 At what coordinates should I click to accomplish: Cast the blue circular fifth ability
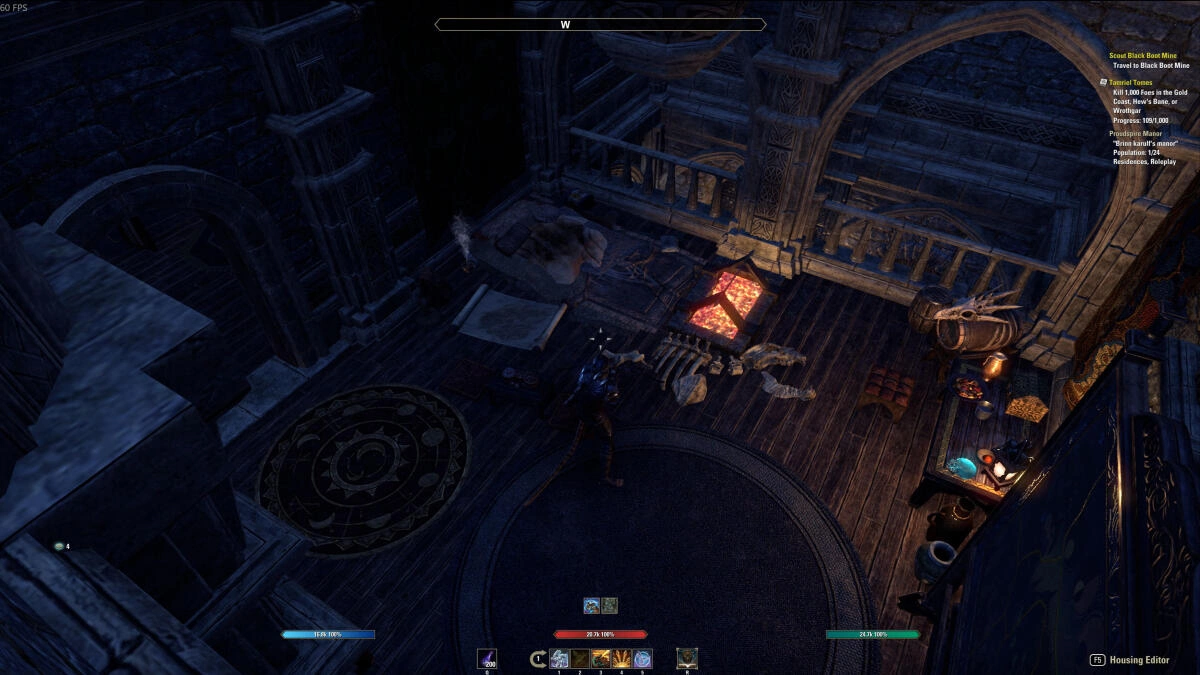click(x=642, y=658)
